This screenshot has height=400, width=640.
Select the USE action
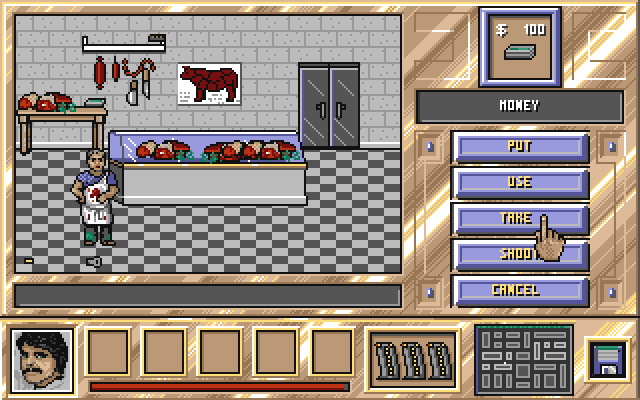(x=520, y=182)
